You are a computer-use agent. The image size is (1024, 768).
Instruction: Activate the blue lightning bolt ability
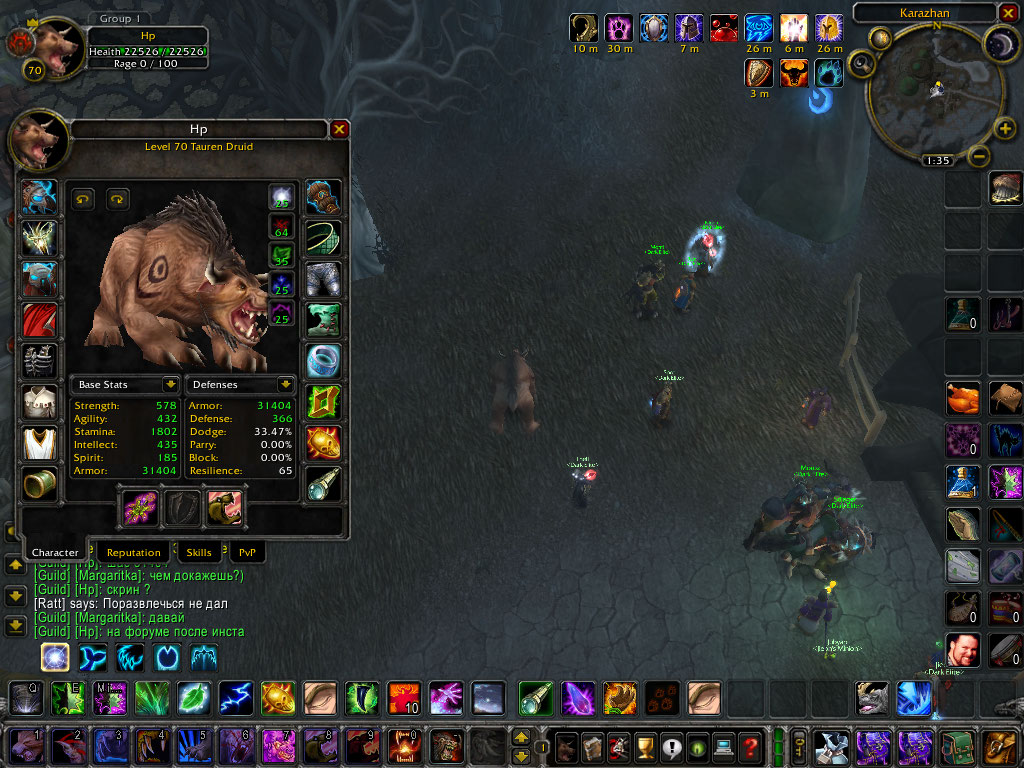coord(236,697)
